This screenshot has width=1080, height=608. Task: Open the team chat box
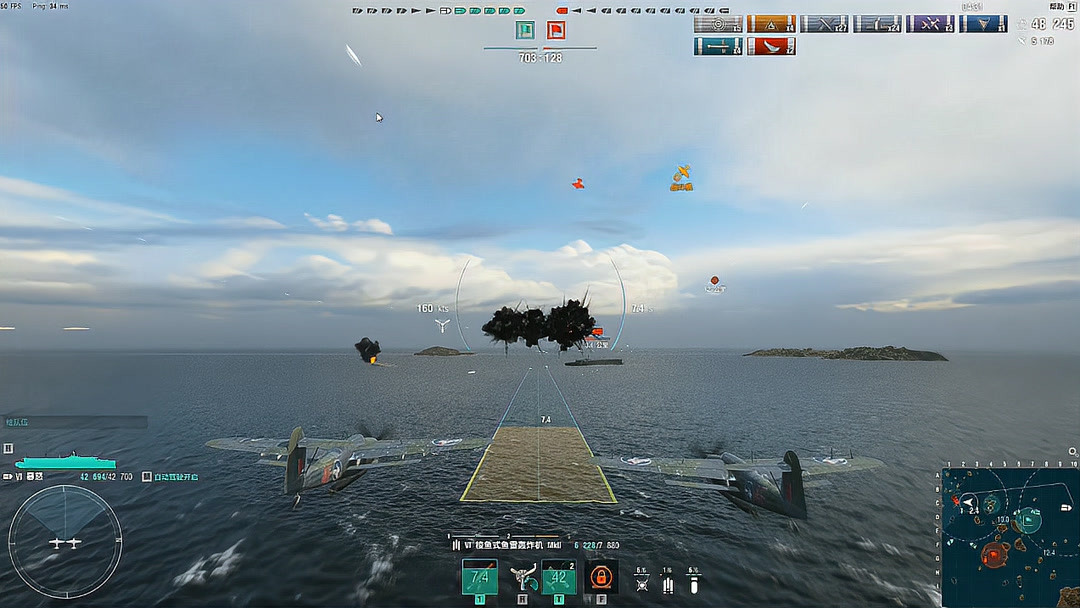pos(75,422)
